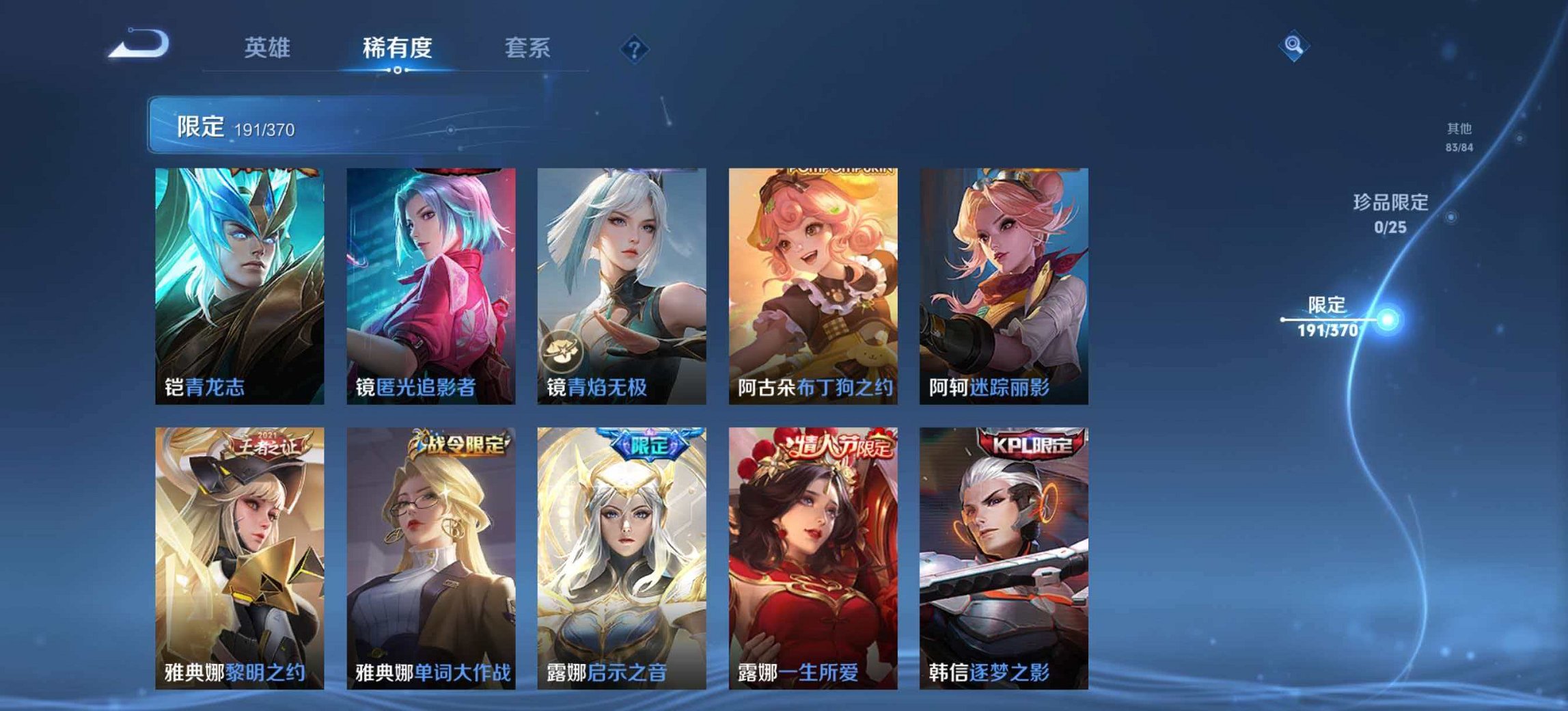Click the question mark help icon

pos(634,48)
